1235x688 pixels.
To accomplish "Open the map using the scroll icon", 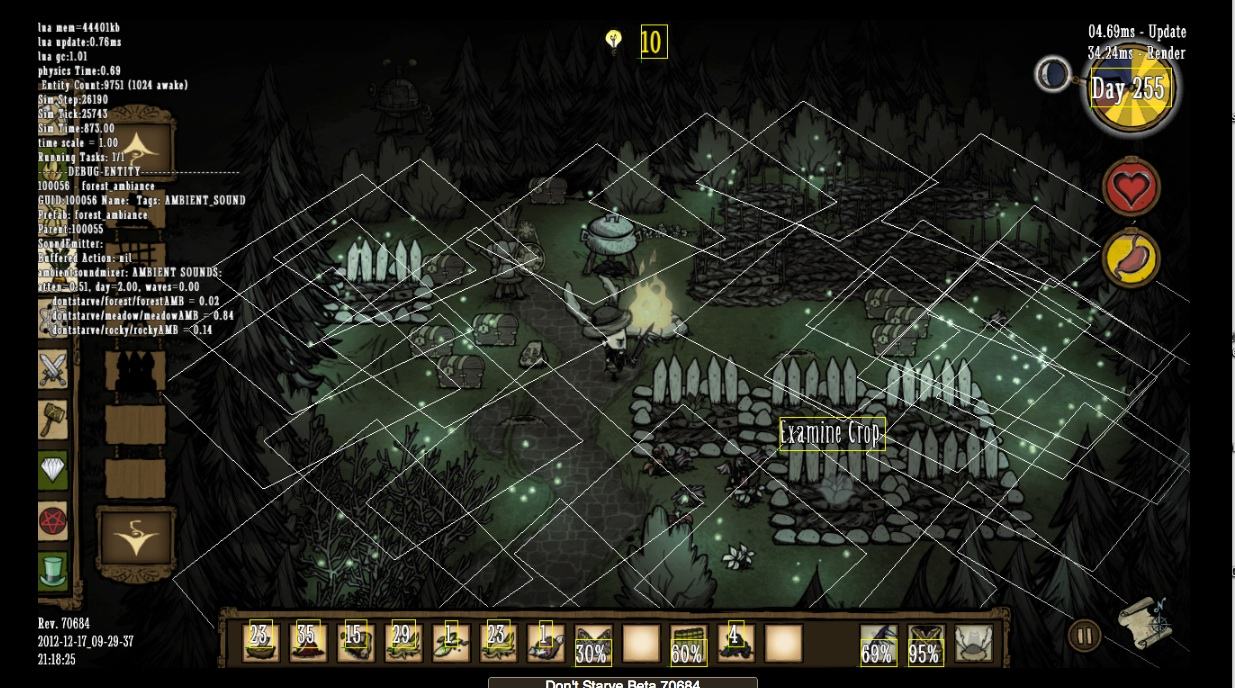I will coord(1144,621).
